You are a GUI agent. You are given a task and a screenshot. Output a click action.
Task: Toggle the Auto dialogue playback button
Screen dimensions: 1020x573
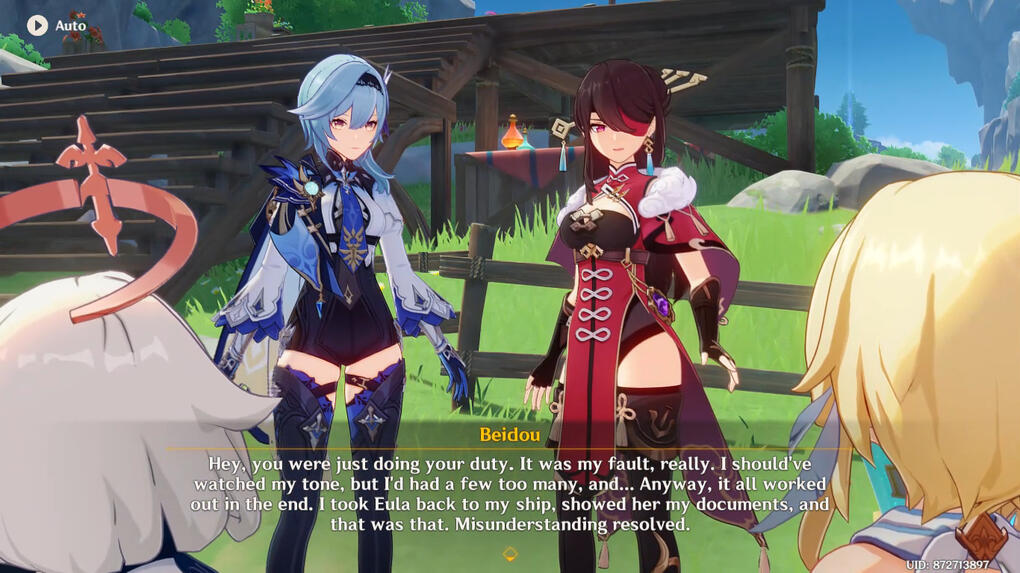click(38, 25)
